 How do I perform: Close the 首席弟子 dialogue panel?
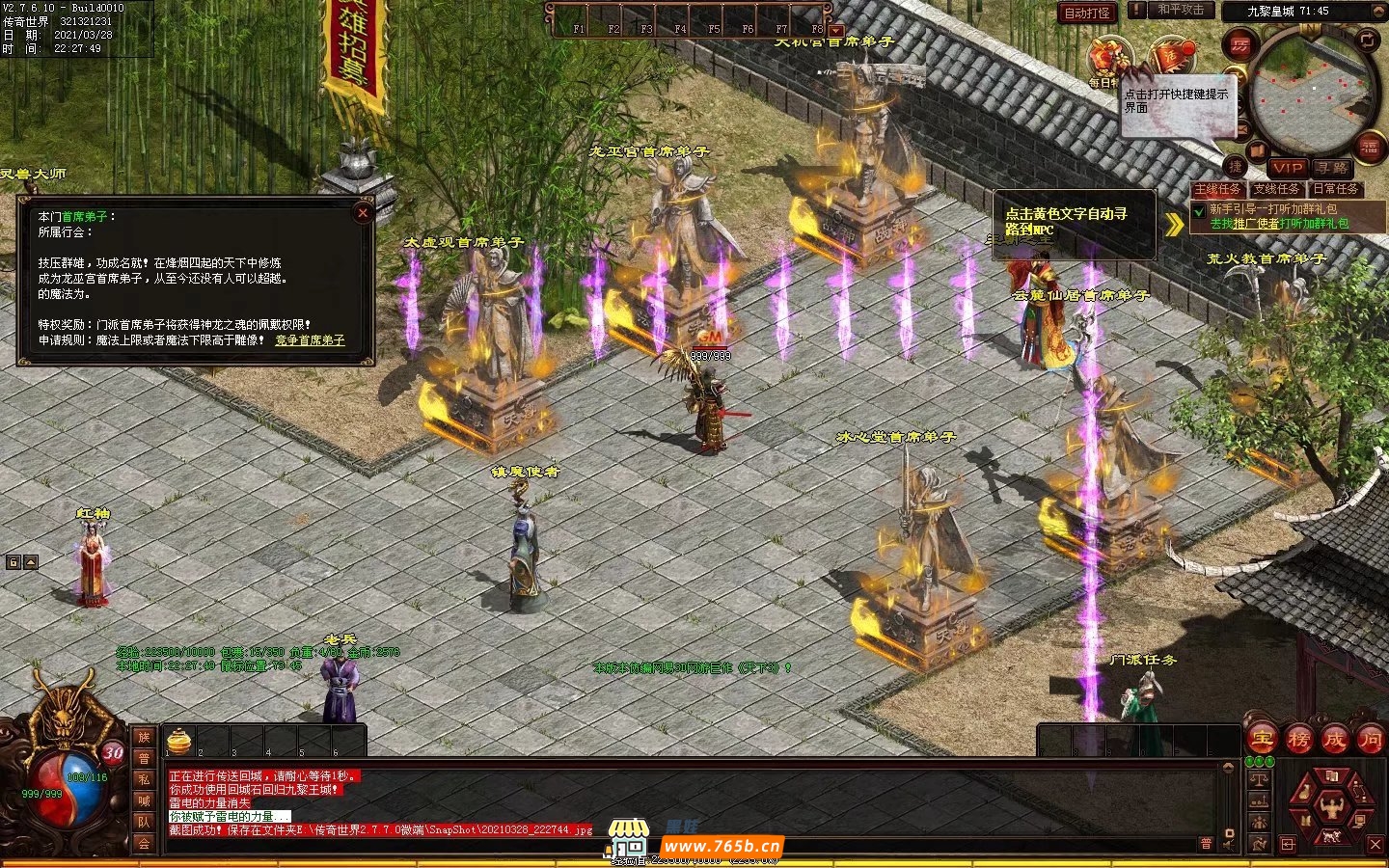pyautogui.click(x=363, y=213)
